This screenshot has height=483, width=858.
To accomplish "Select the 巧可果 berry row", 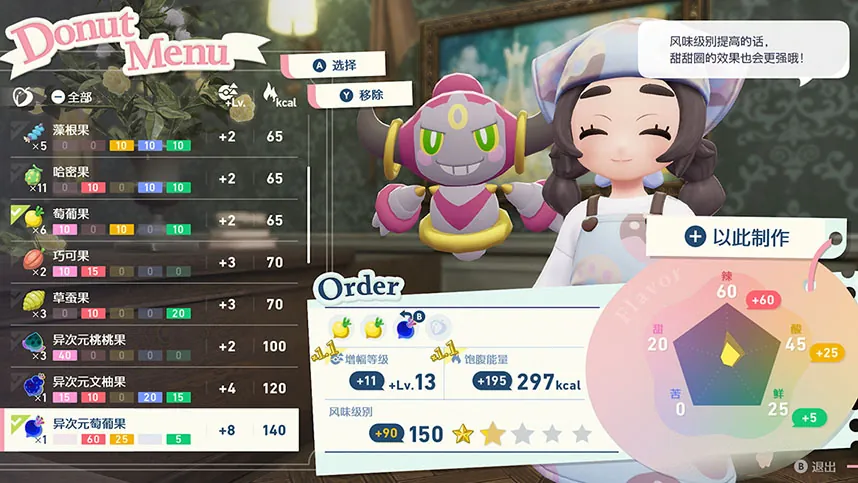I will pyautogui.click(x=150, y=262).
